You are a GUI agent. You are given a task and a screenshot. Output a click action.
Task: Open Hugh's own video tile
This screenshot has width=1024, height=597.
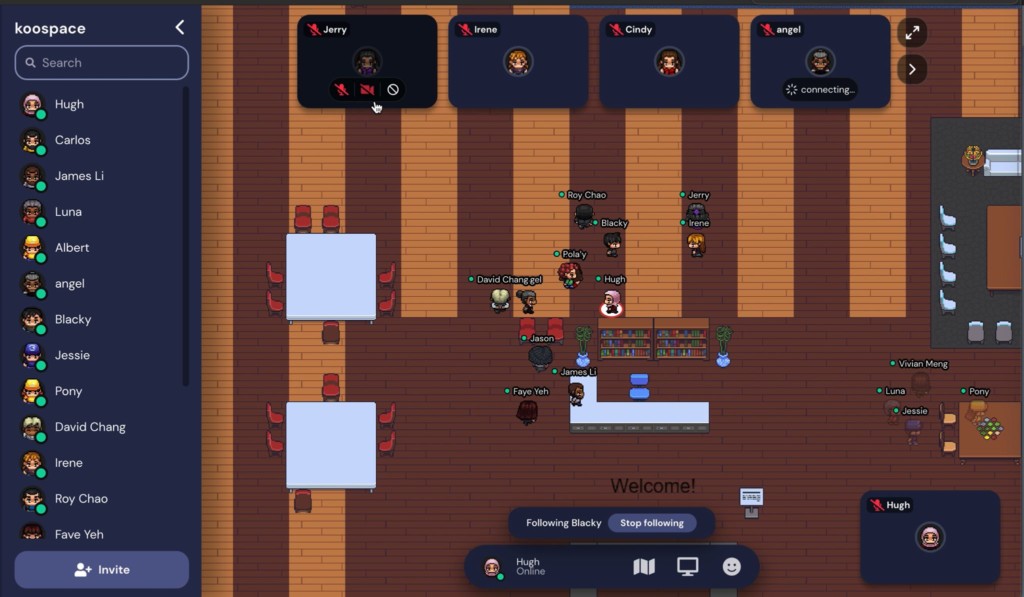[930, 537]
